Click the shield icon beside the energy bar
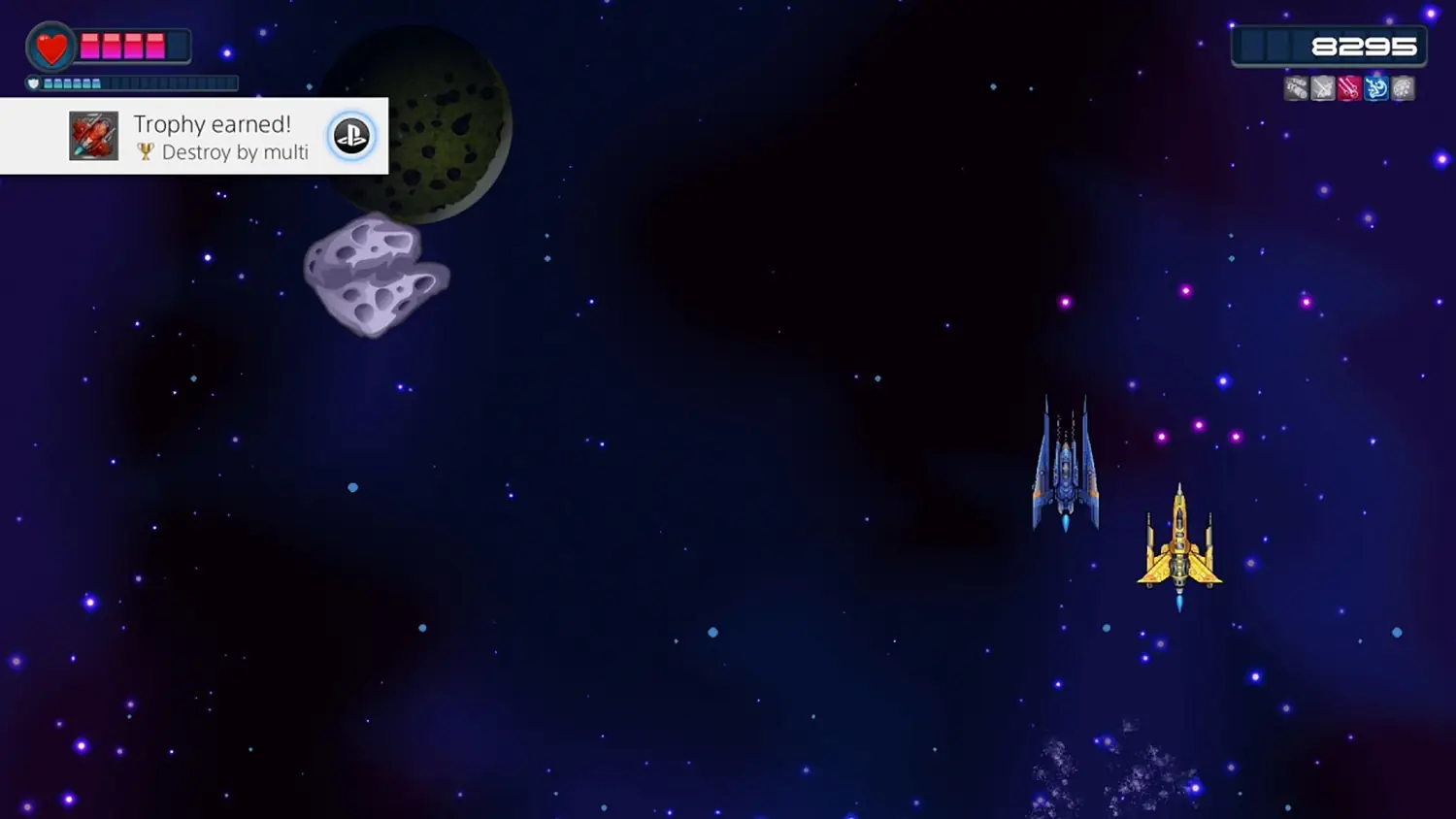 (33, 82)
